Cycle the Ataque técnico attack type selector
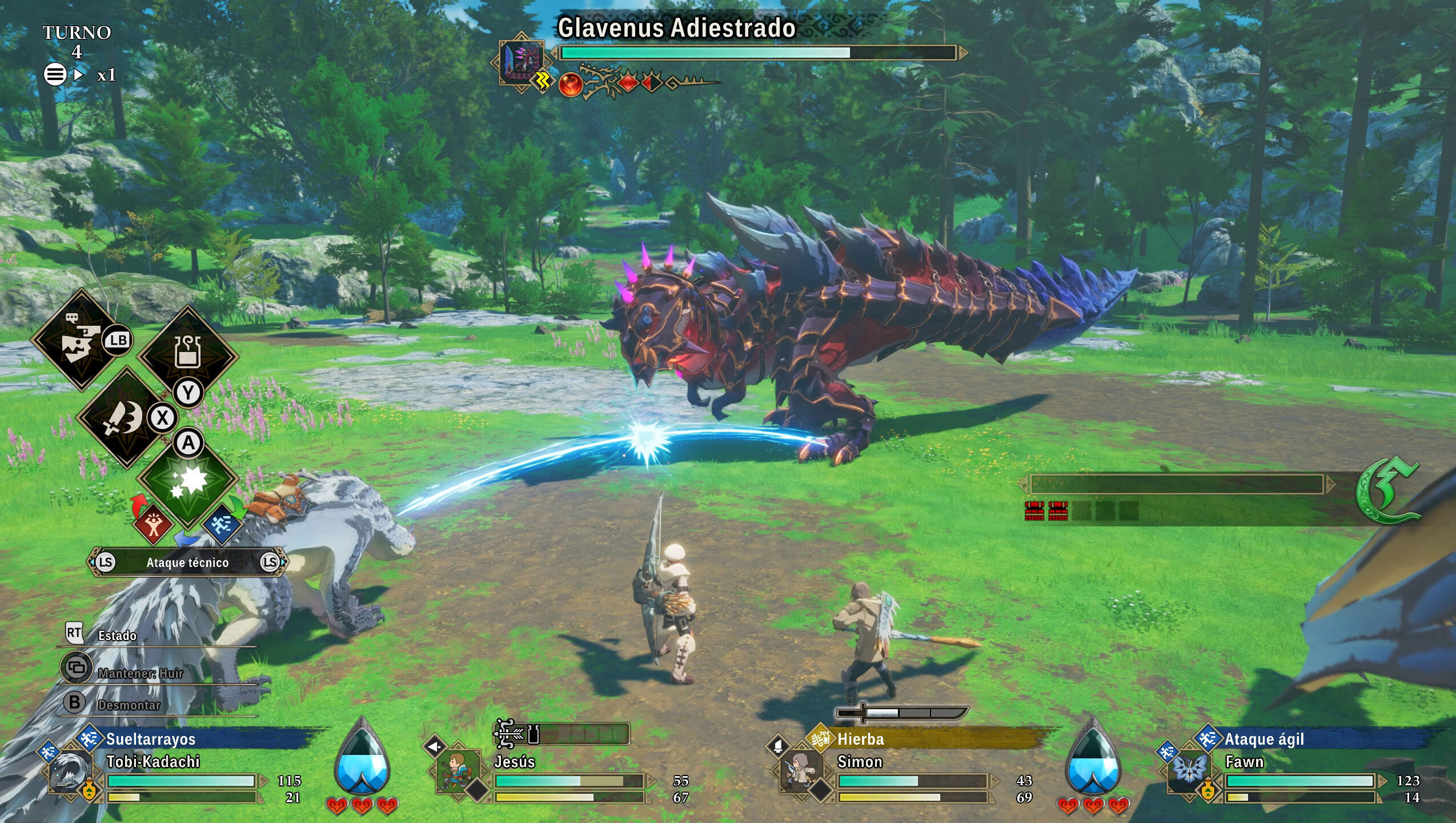The width and height of the screenshot is (1456, 823). (187, 562)
